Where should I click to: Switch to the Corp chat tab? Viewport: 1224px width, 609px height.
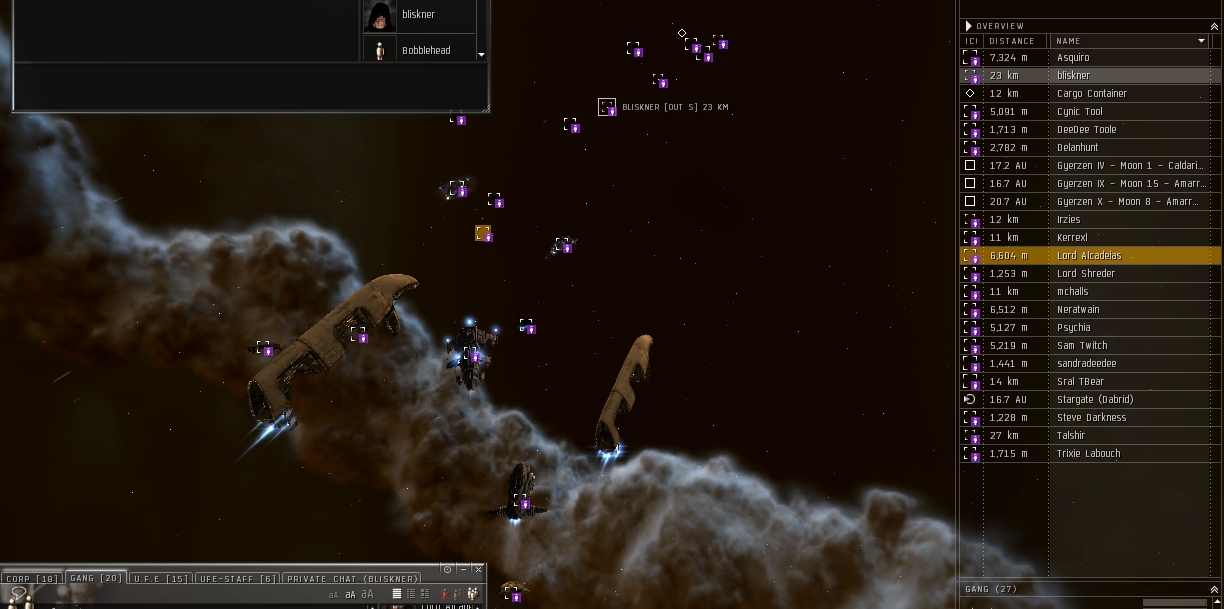[x=31, y=579]
